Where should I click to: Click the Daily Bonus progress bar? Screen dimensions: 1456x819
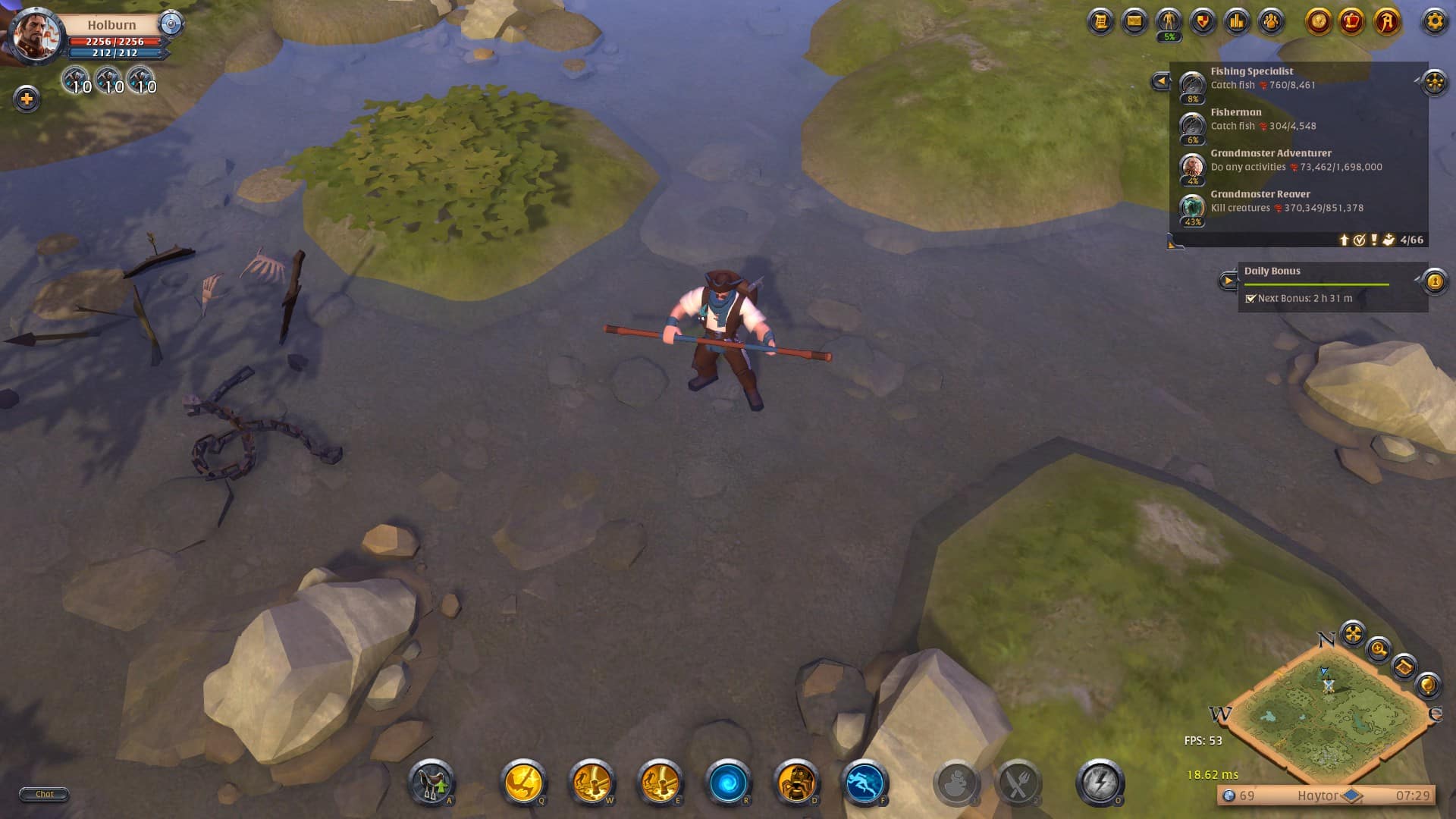1316,284
